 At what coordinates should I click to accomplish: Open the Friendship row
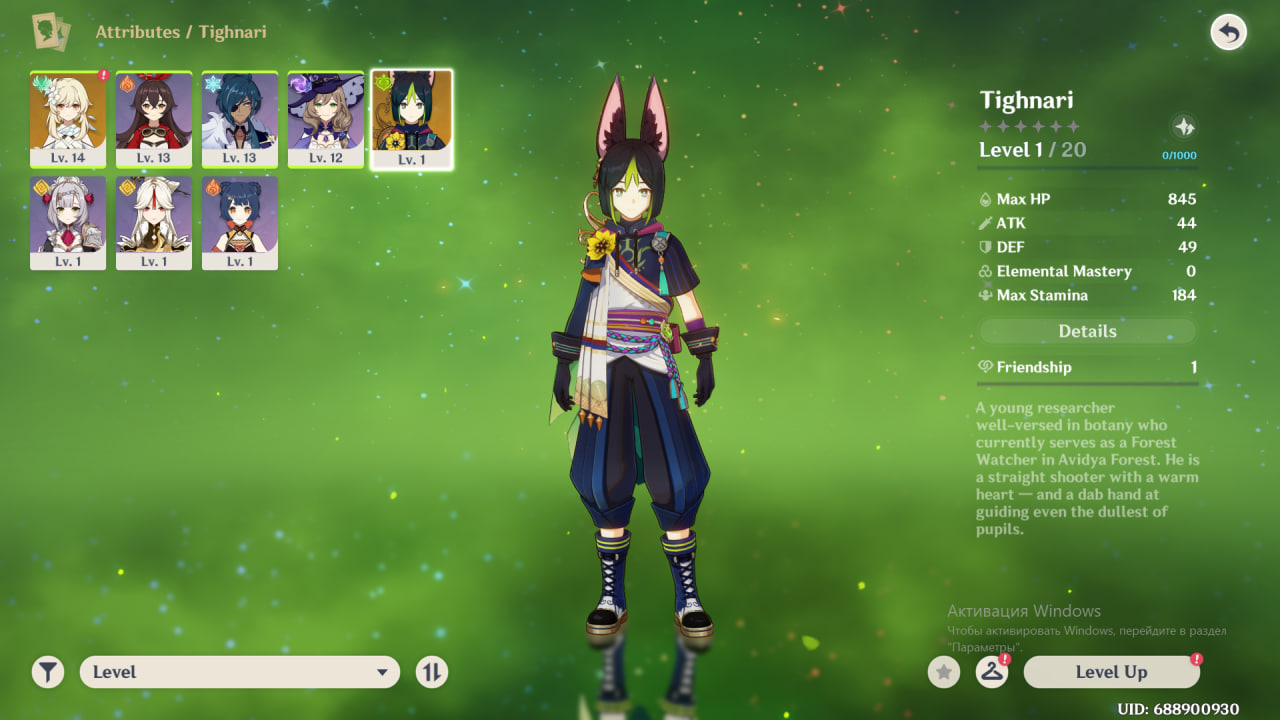[x=1087, y=367]
